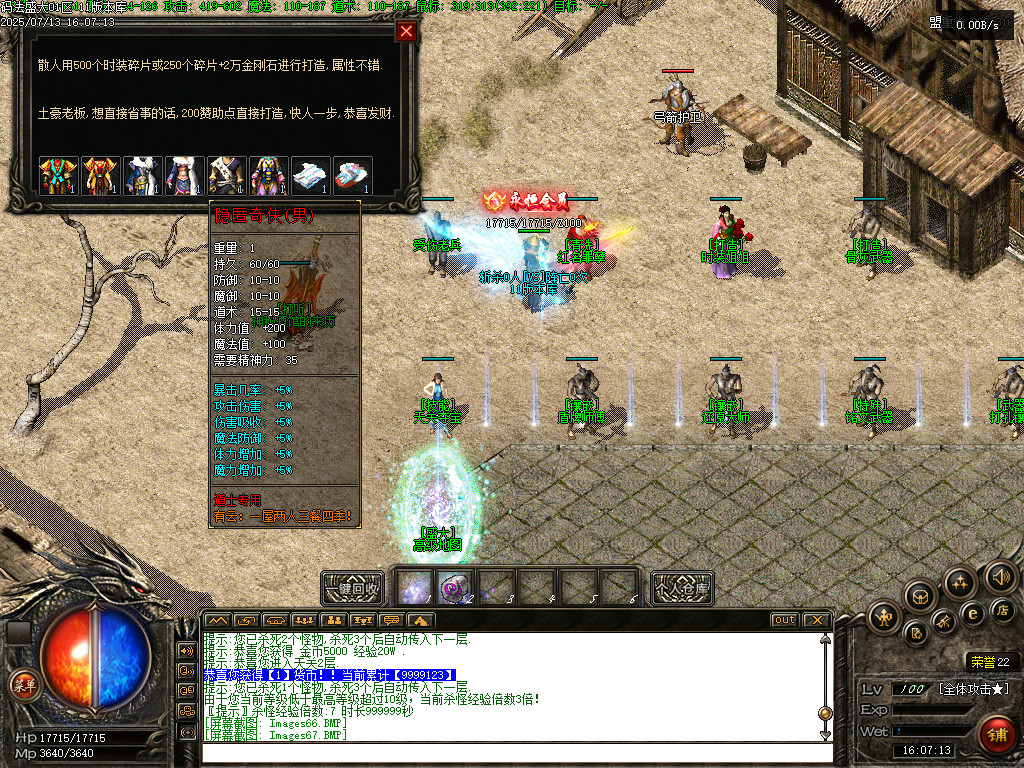Open the character figure round icon
This screenshot has height=768, width=1024.
pyautogui.click(x=886, y=616)
